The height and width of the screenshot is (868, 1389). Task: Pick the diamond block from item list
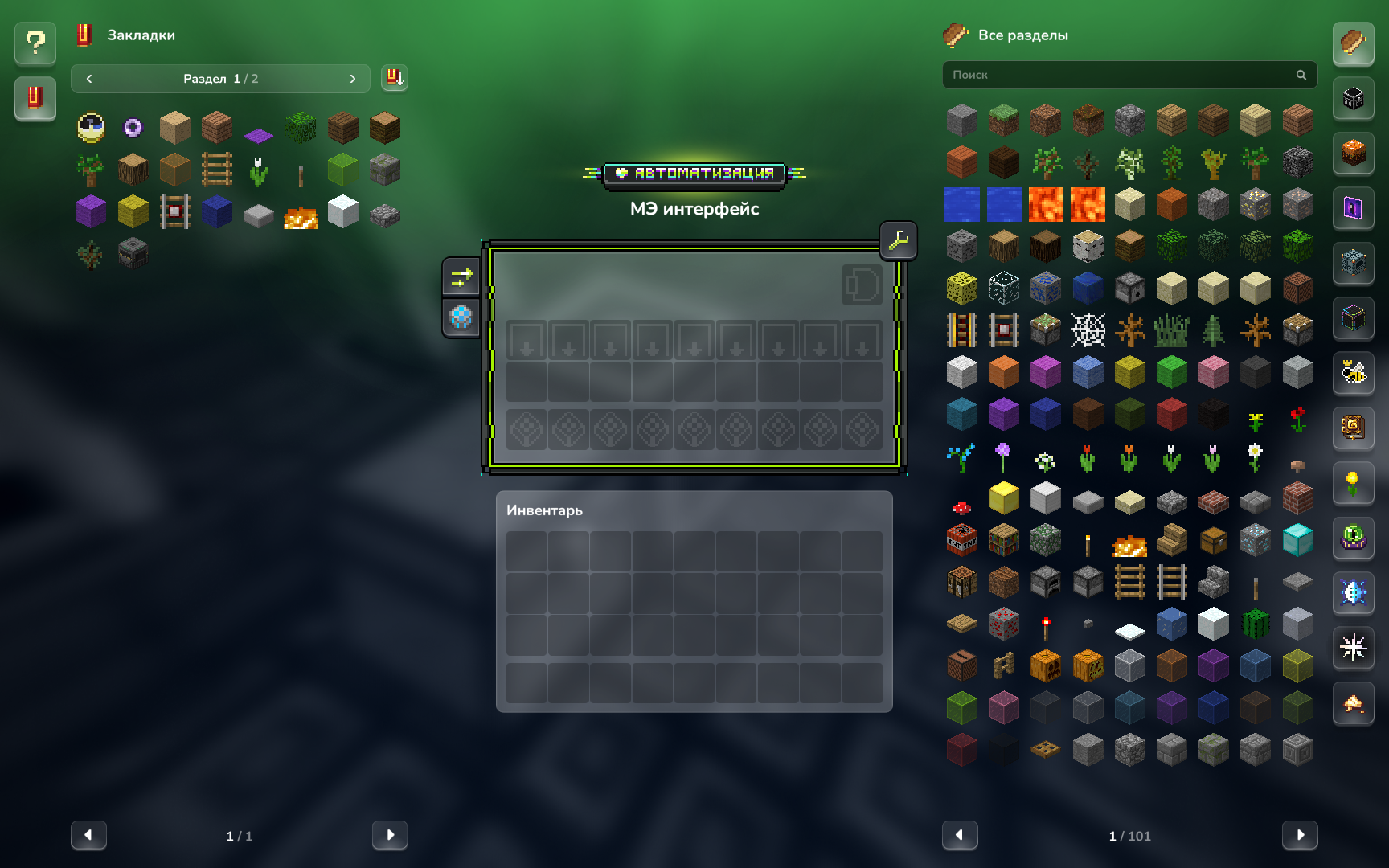pos(1297,541)
